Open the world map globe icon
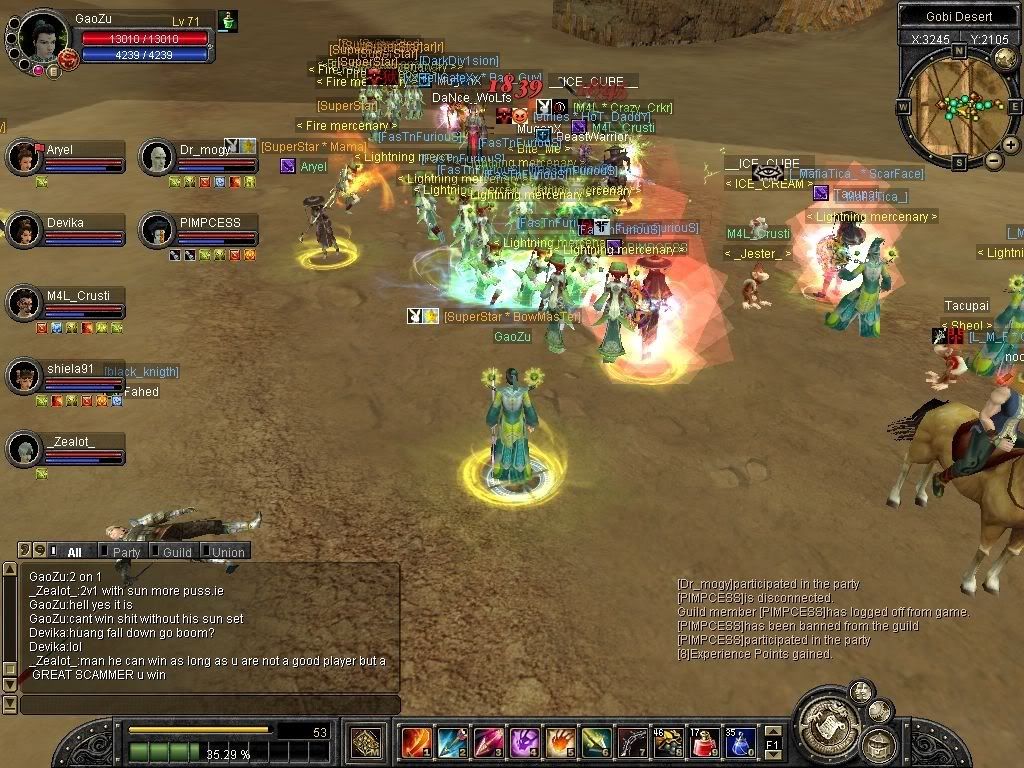1024x768 pixels. click(1004, 58)
